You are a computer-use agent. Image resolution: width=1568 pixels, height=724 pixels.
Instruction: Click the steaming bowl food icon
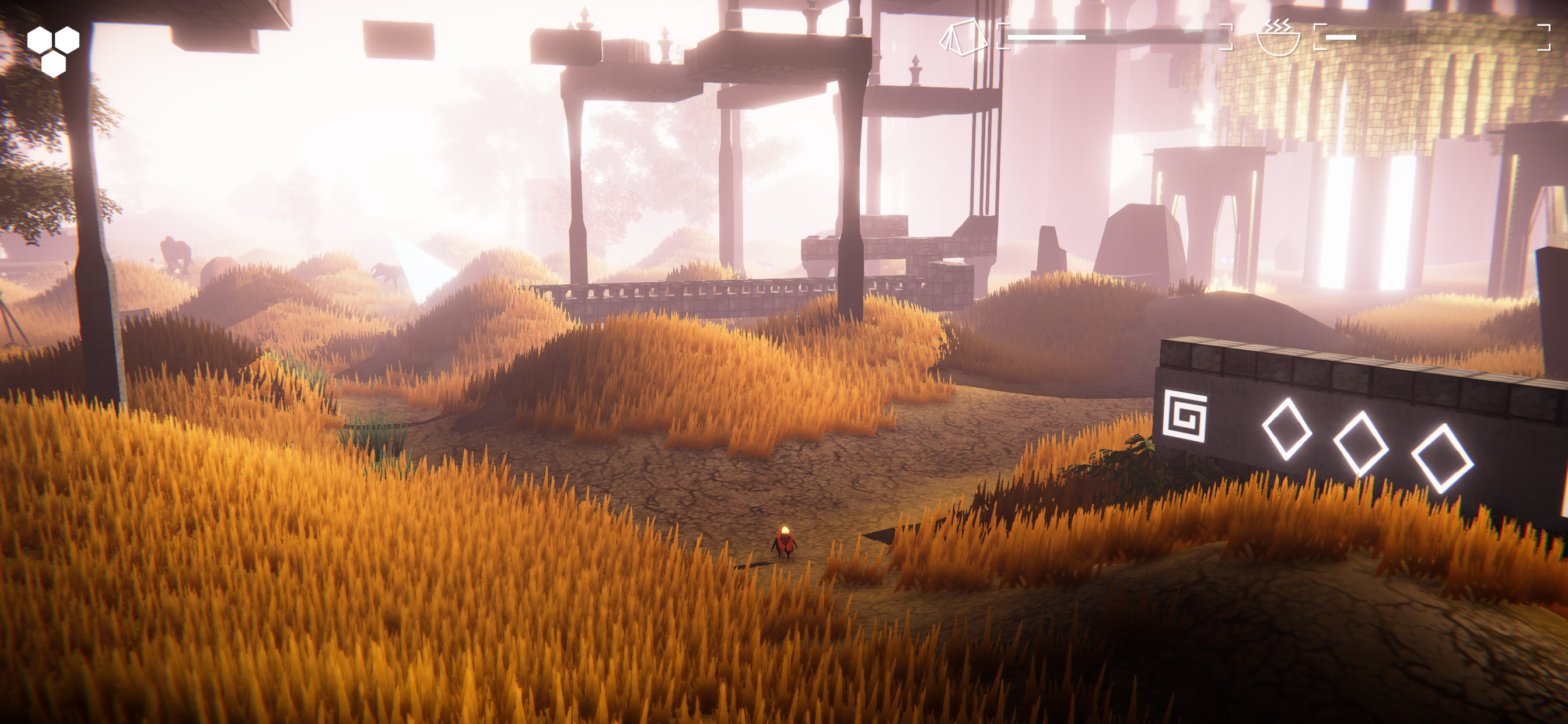coord(1277,38)
